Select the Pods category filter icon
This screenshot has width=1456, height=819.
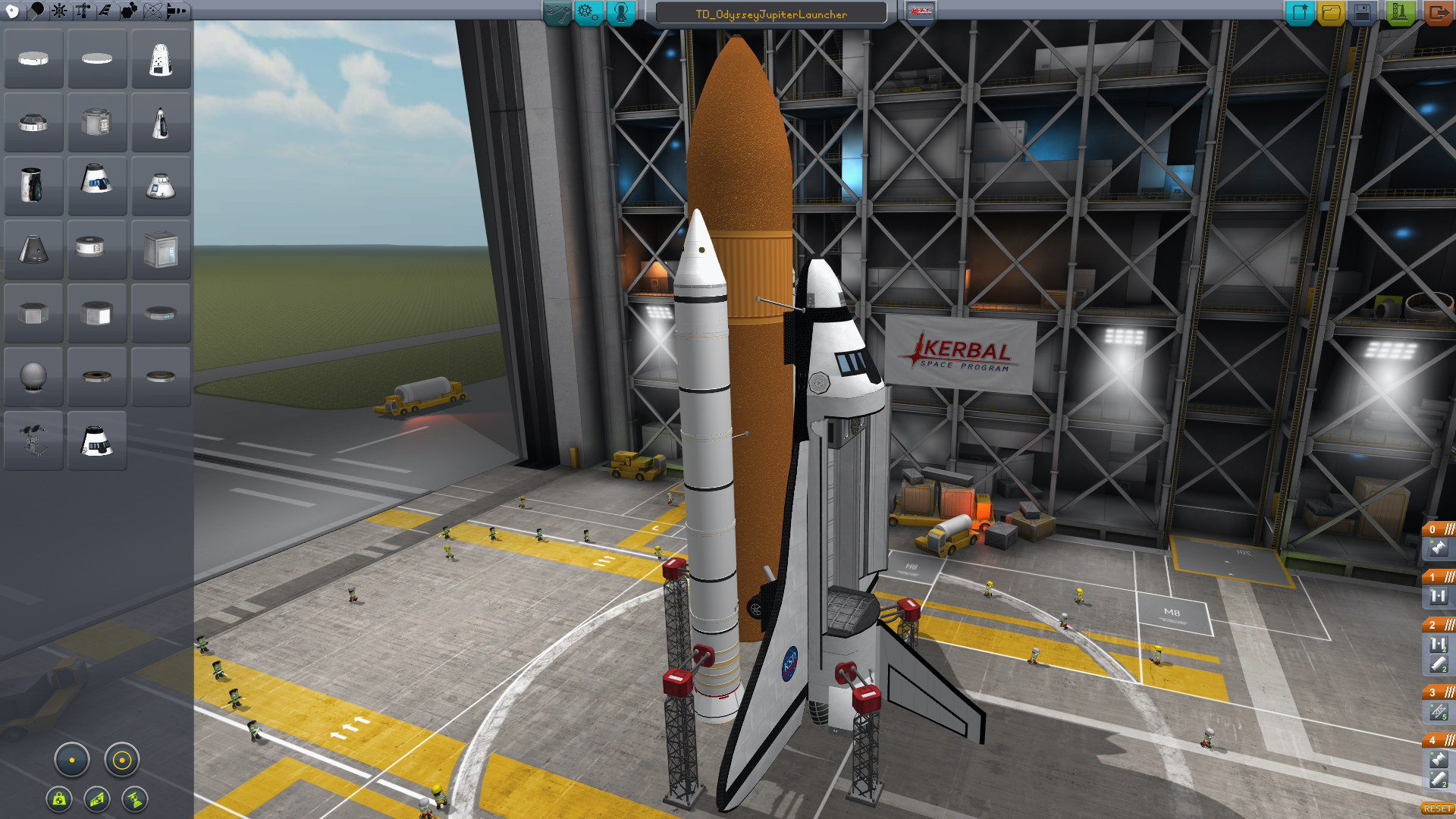[x=13, y=11]
